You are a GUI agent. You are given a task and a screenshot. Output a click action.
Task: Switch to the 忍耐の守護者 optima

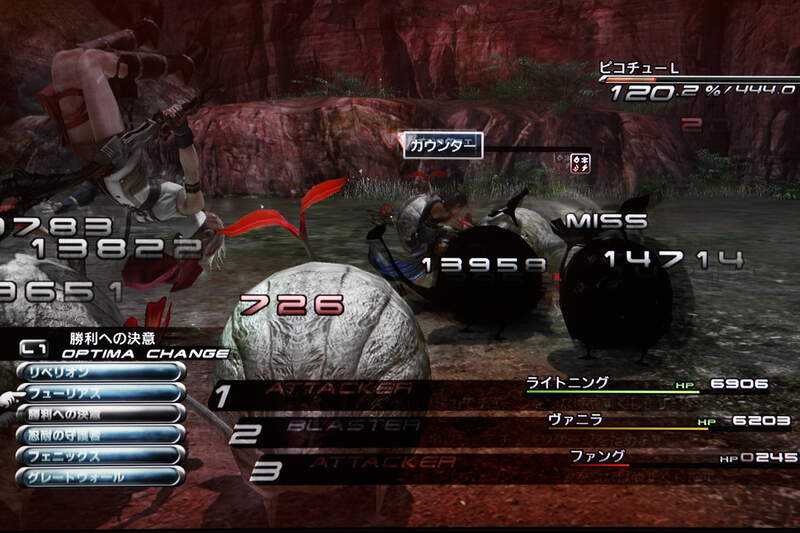(100, 434)
